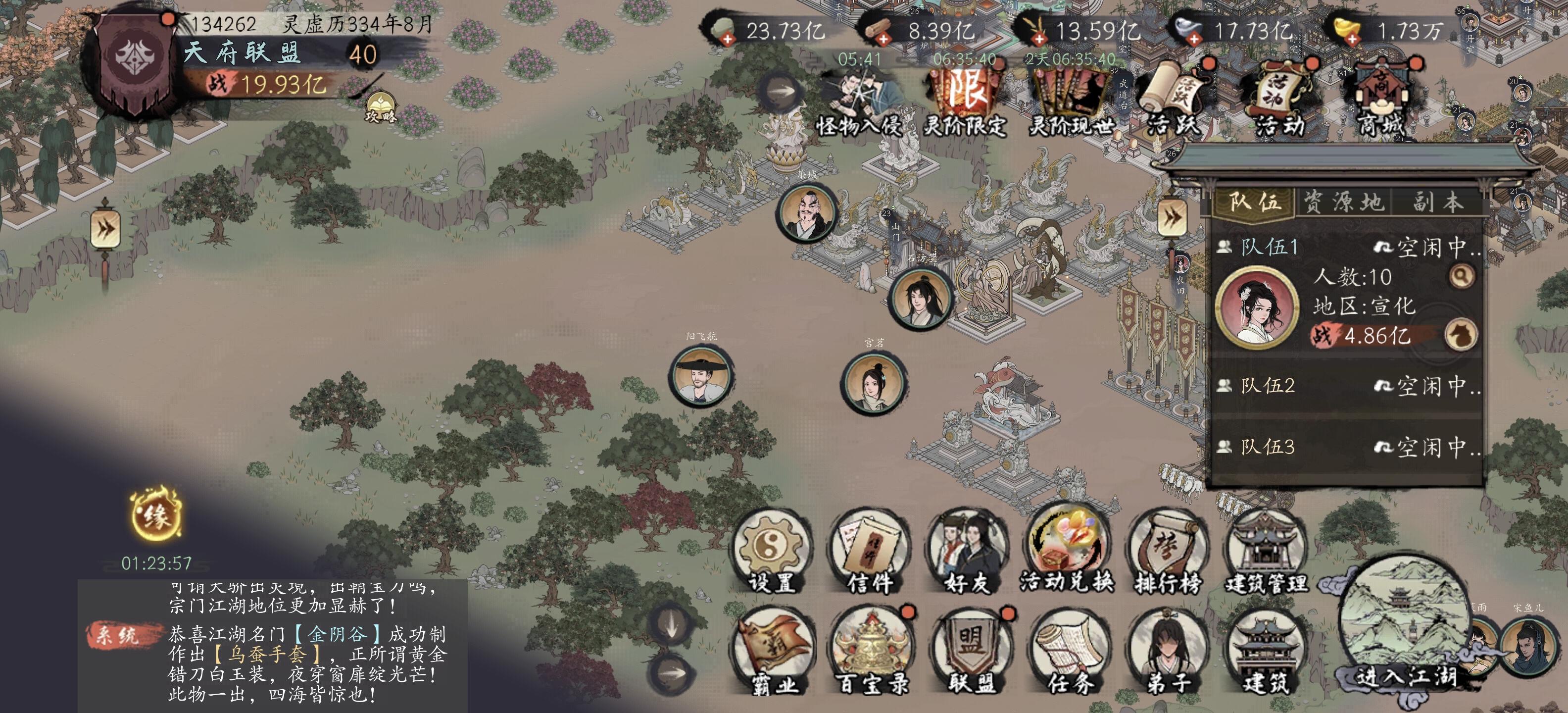Open the 怪物入侵 monster invasion event
This screenshot has height=713, width=1568.
coord(859,101)
